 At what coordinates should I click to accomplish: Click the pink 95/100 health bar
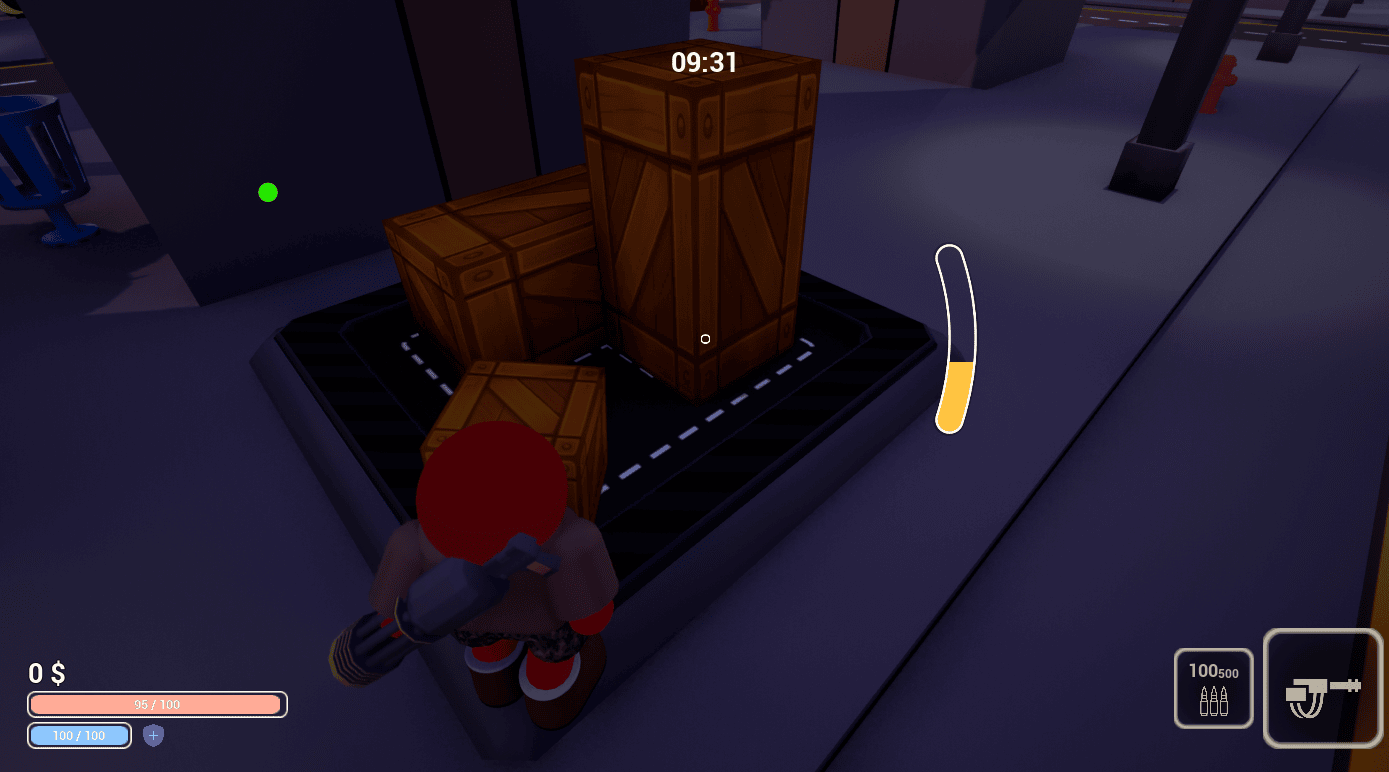(x=155, y=704)
